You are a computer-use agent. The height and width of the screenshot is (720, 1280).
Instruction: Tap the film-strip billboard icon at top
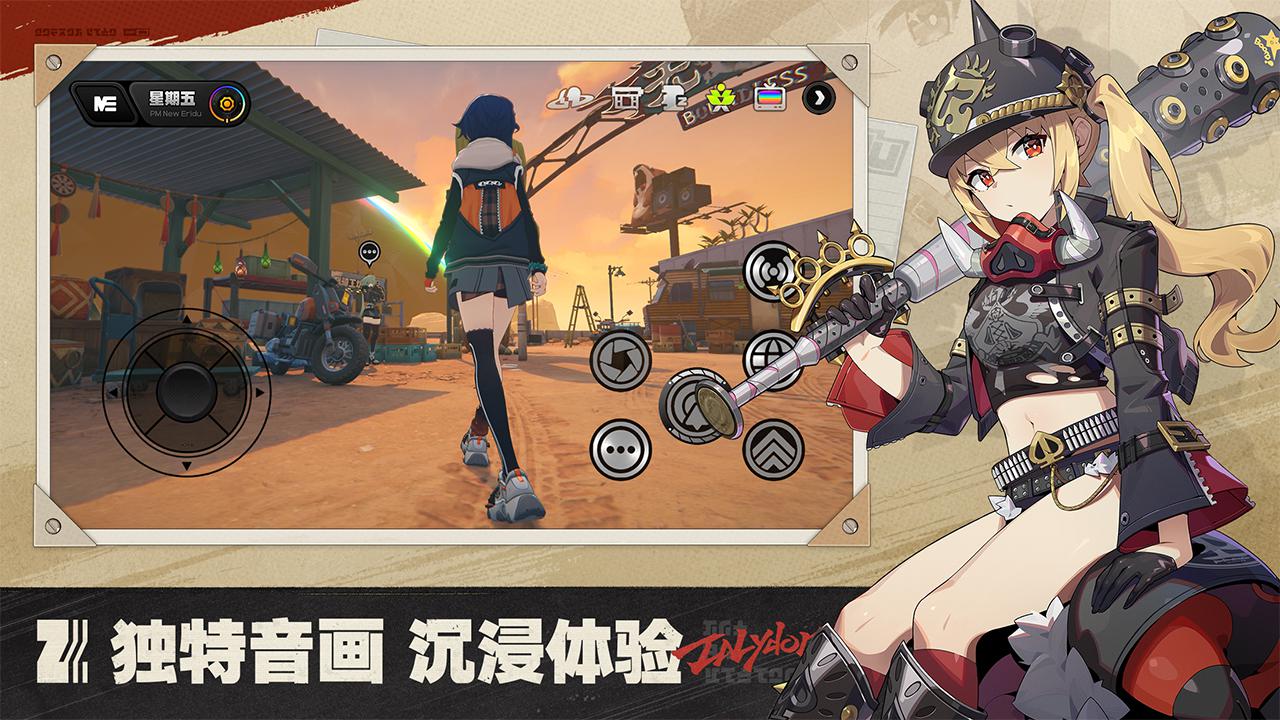[x=628, y=99]
